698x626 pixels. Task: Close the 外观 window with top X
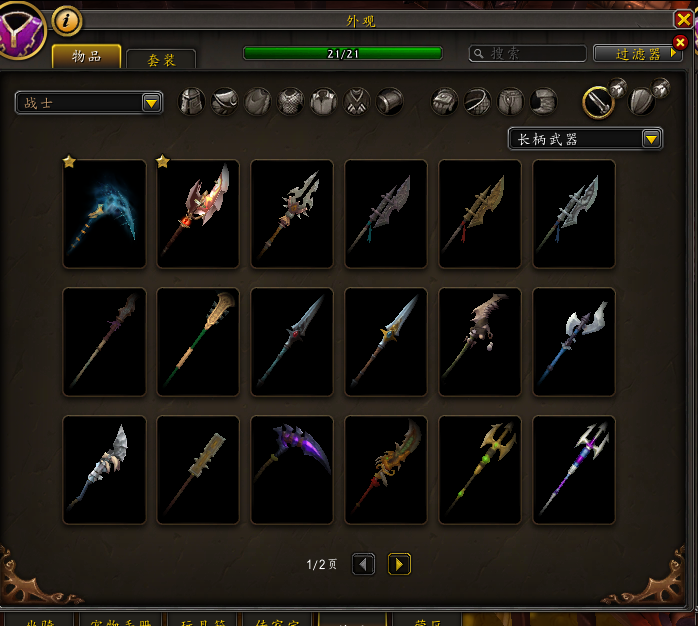[x=684, y=19]
